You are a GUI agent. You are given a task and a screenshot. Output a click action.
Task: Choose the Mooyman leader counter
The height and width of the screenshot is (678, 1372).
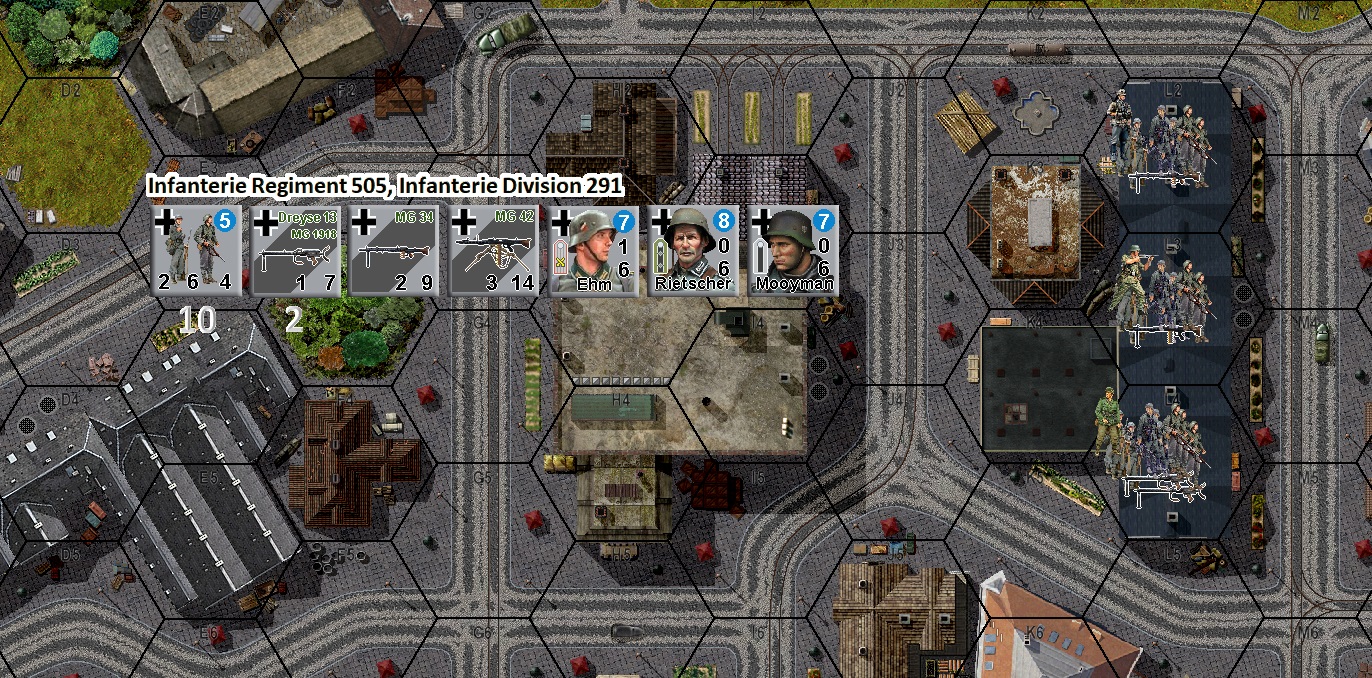[793, 251]
